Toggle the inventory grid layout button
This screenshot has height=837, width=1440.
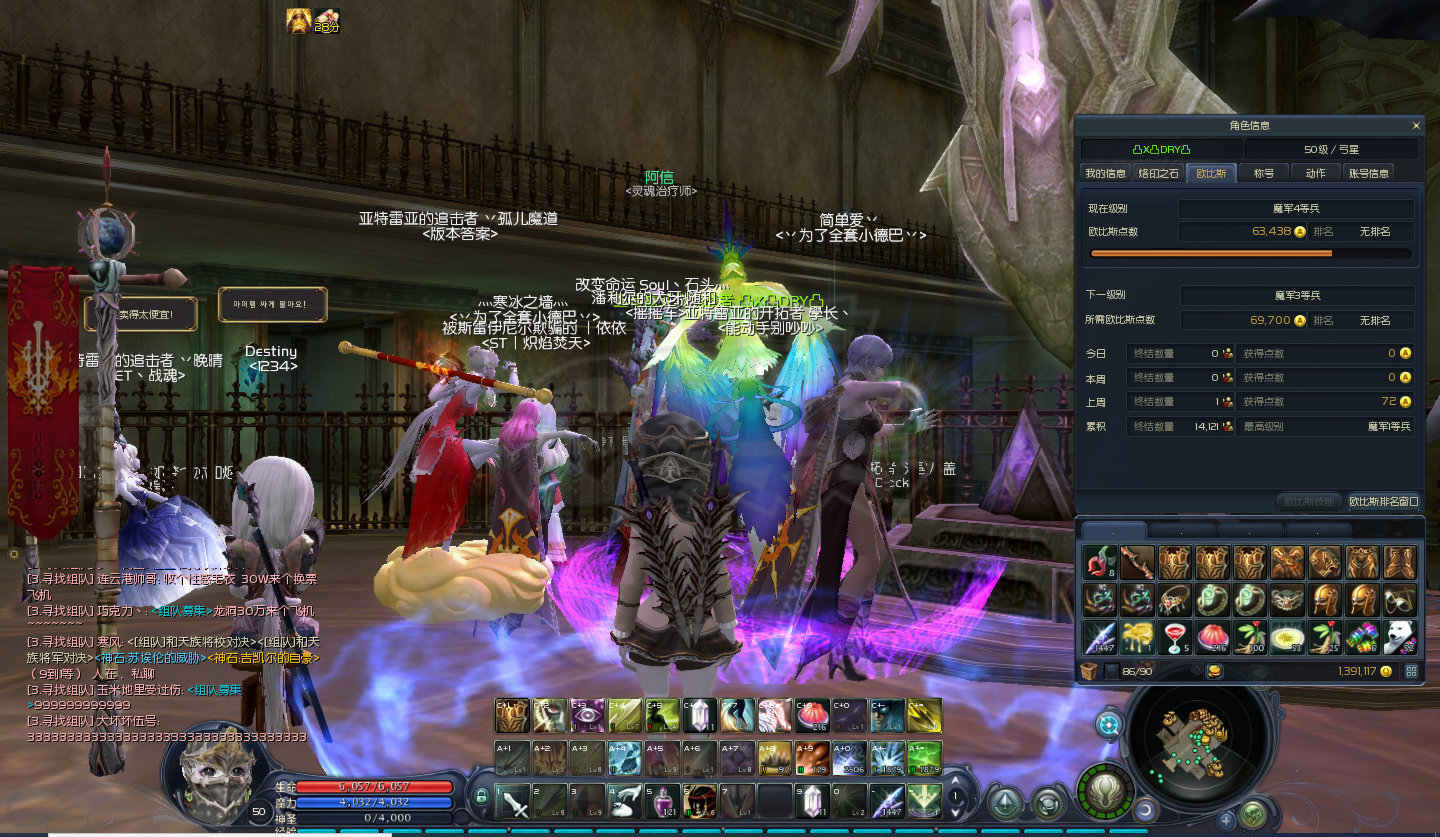[x=1412, y=671]
